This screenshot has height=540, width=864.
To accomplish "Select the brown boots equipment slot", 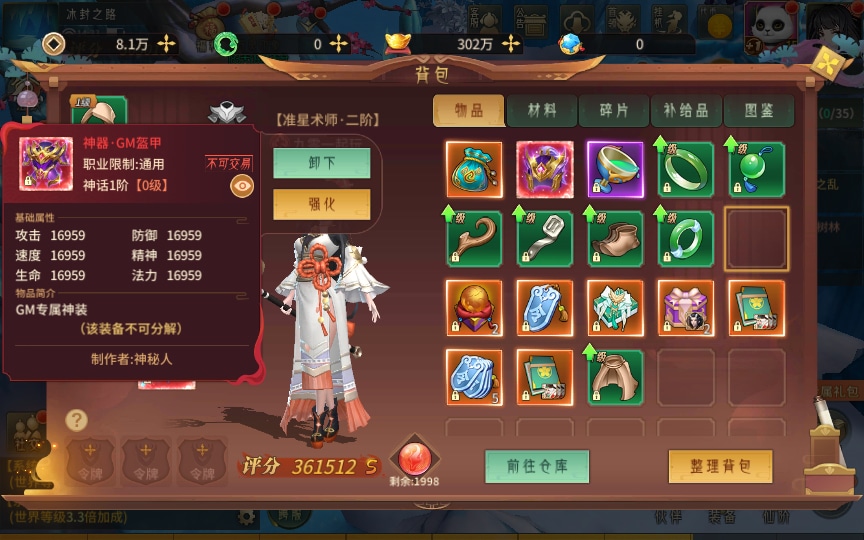I will point(615,239).
